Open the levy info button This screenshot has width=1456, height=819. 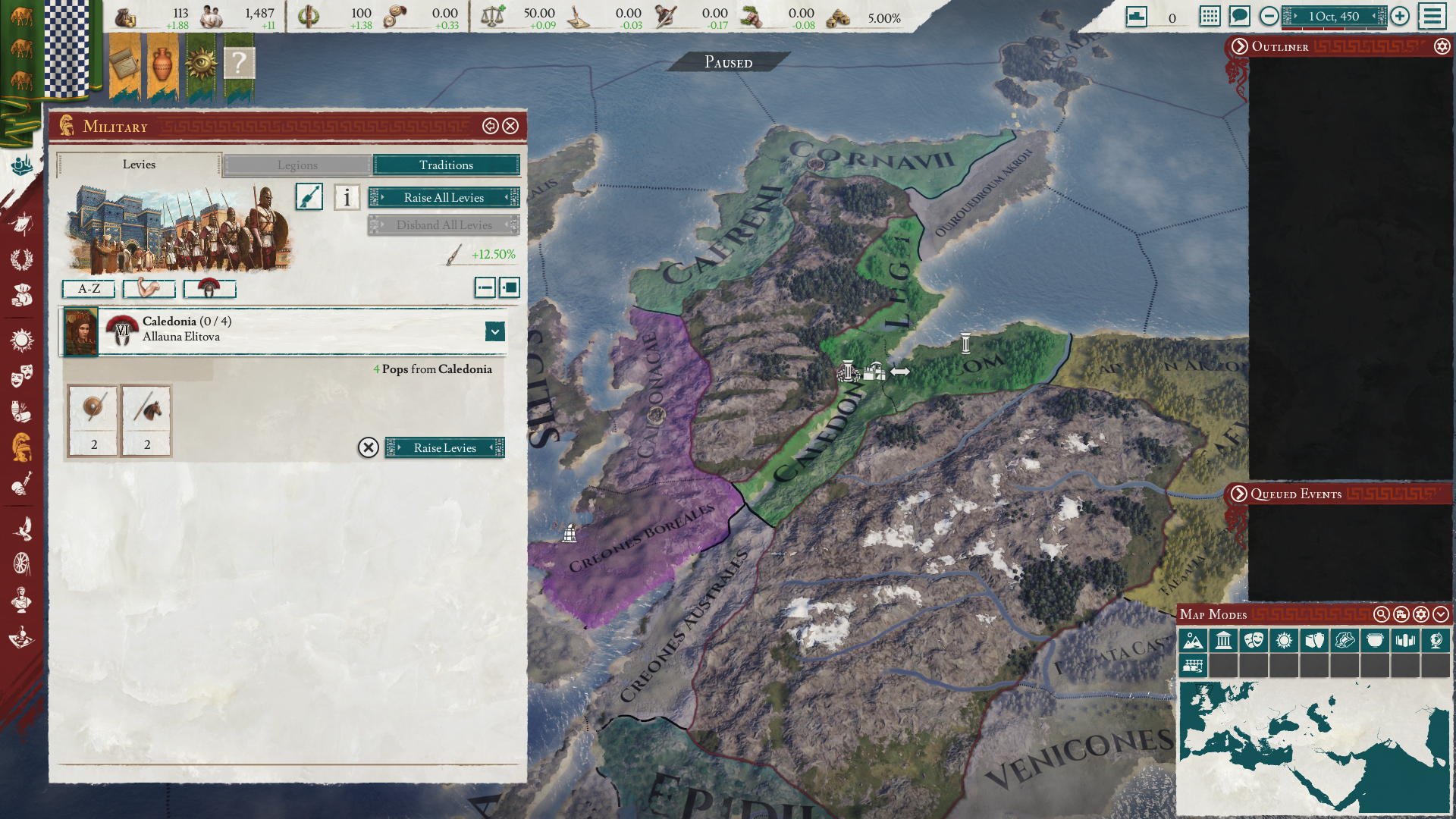[x=347, y=197]
